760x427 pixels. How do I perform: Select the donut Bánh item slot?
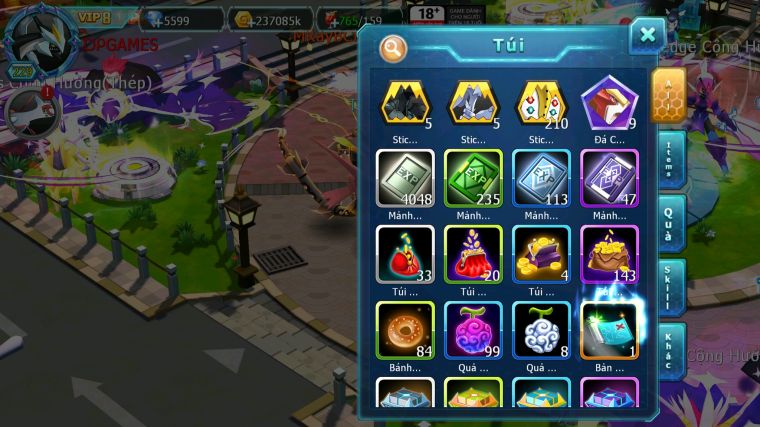pos(405,330)
